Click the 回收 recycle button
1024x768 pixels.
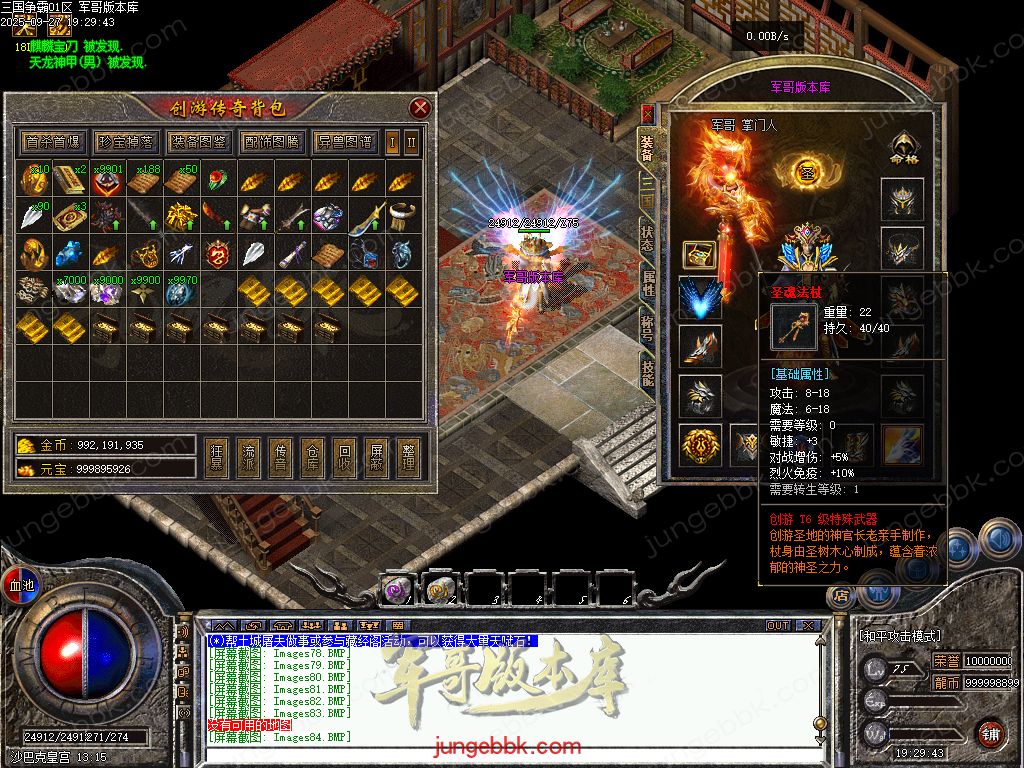pyautogui.click(x=343, y=458)
